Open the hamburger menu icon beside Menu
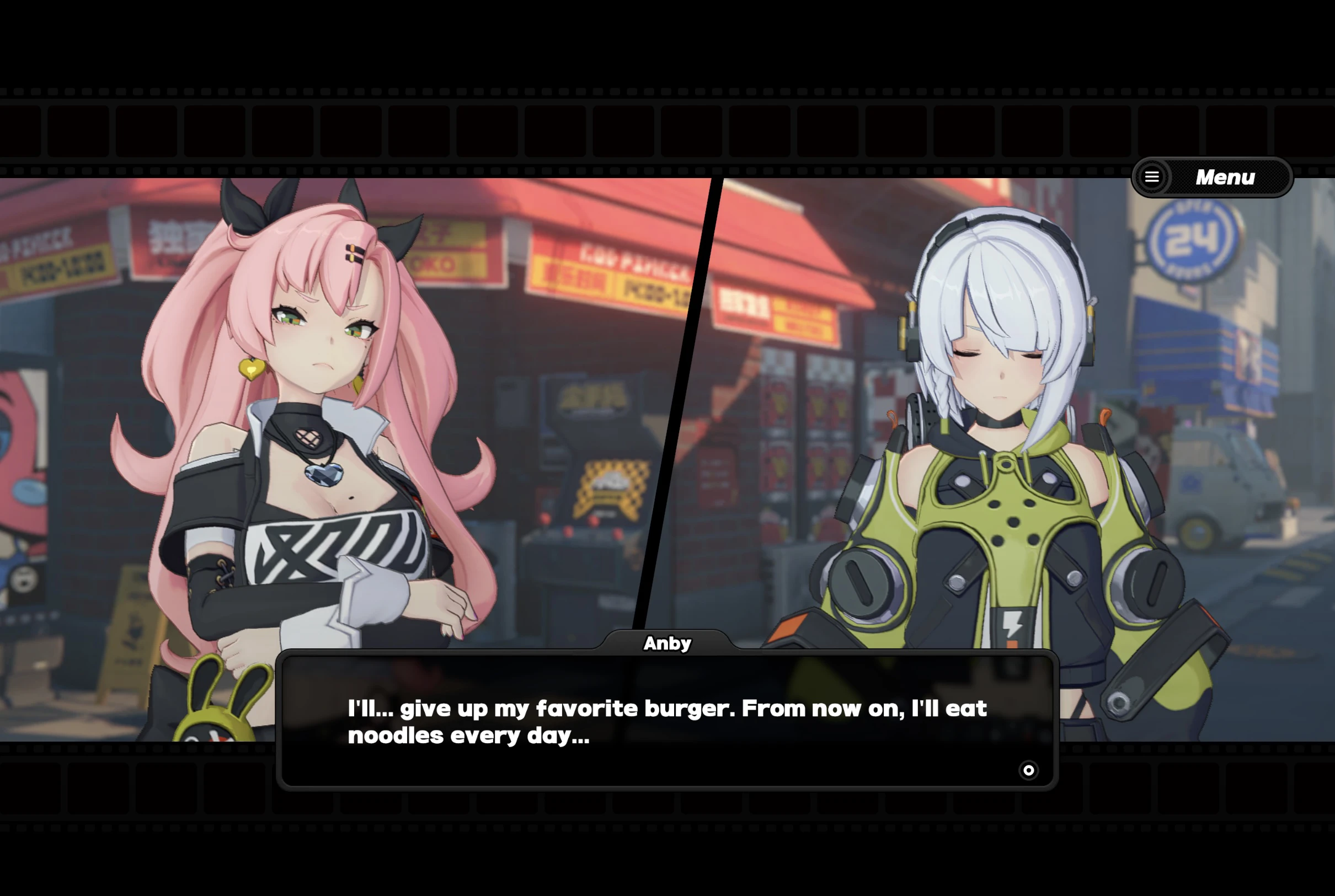Viewport: 1335px width, 896px height. [1151, 177]
